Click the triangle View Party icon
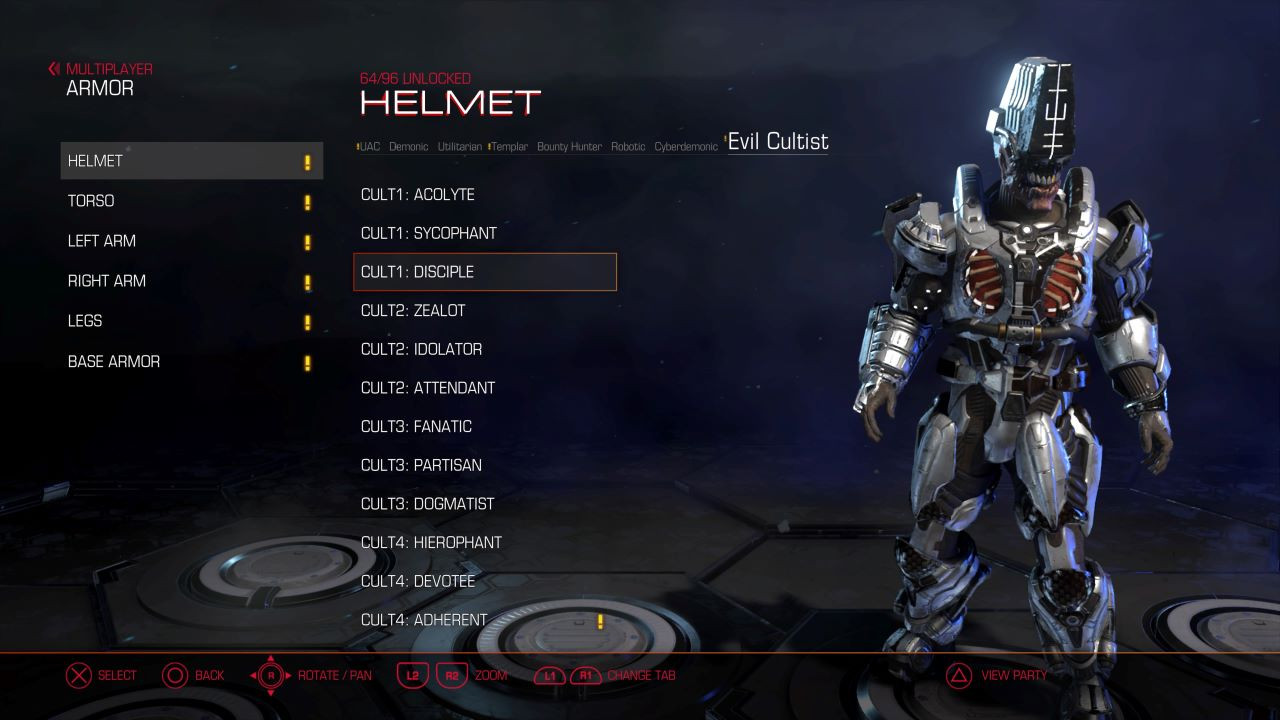This screenshot has width=1280, height=720. pos(957,675)
